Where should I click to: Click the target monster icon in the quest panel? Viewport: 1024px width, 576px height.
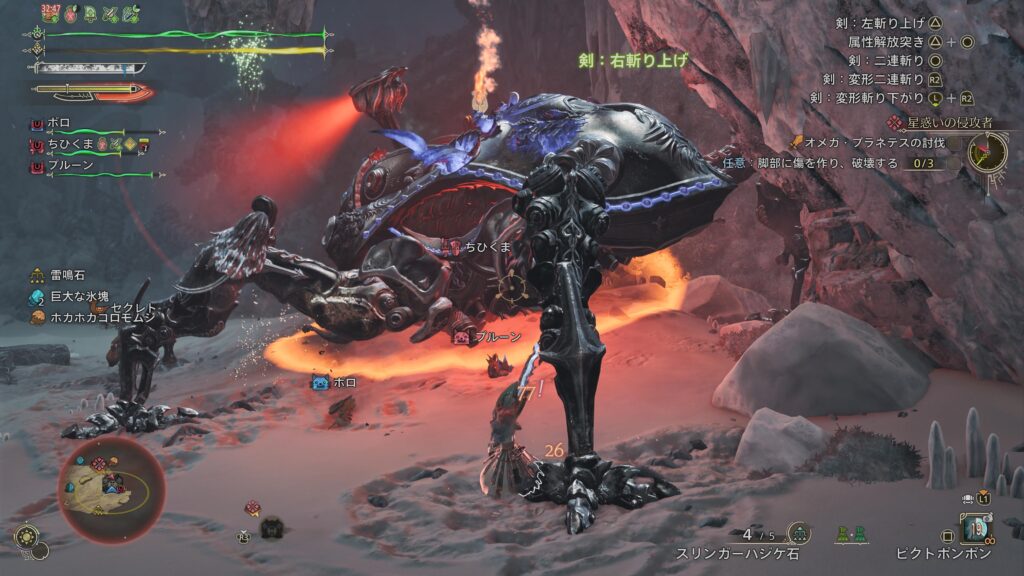click(x=988, y=152)
